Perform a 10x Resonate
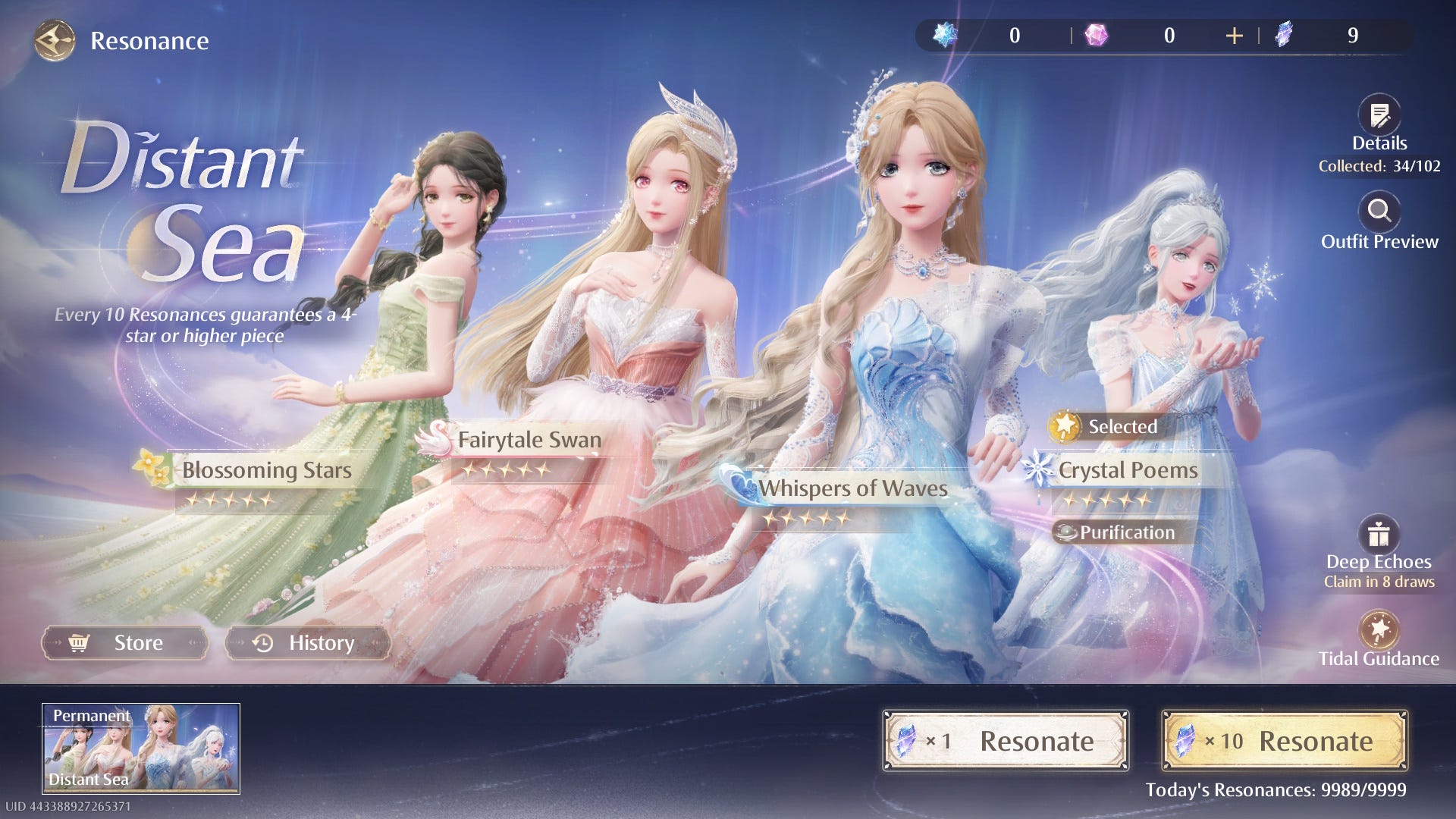 pos(1285,741)
